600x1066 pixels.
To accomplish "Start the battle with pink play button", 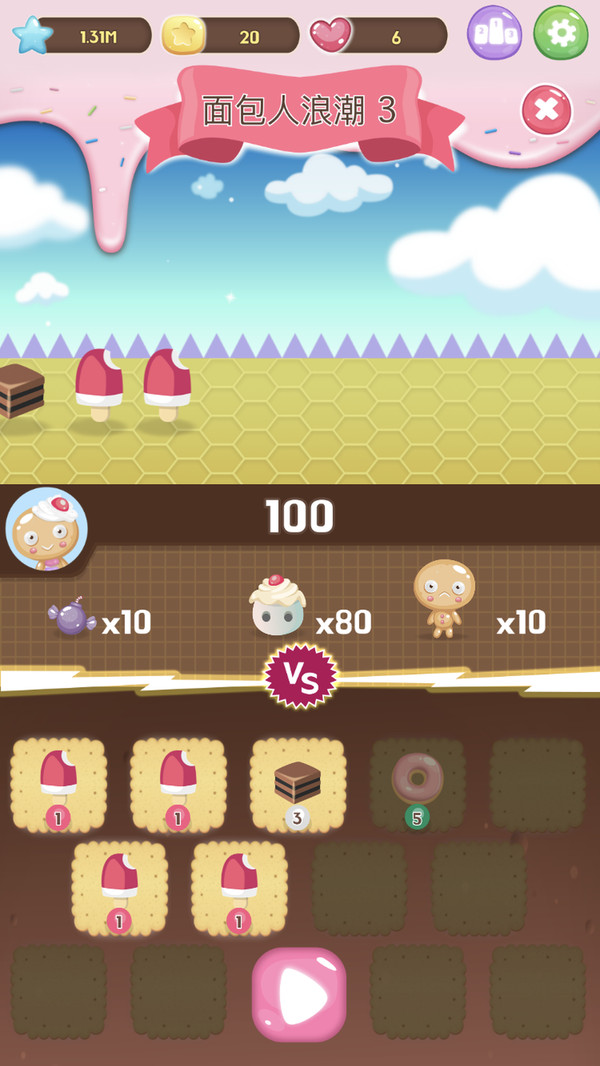I will (299, 994).
